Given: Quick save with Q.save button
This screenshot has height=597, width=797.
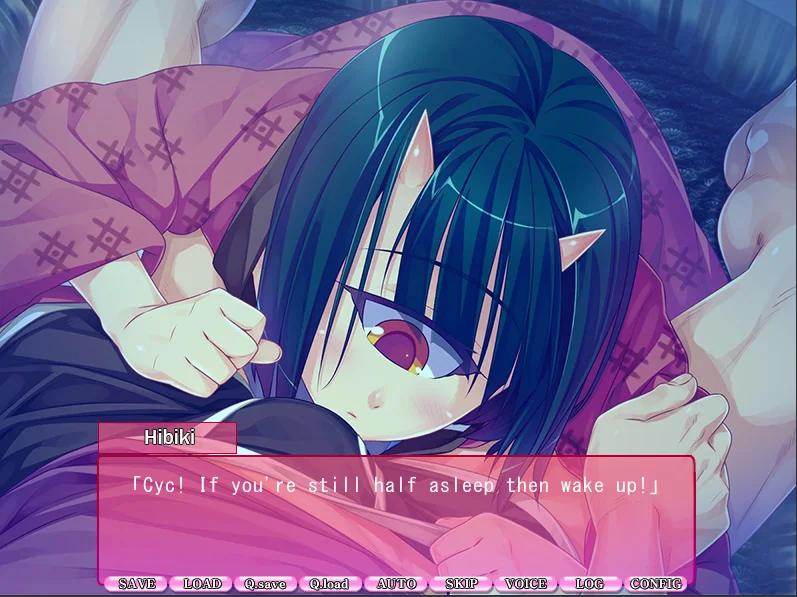Looking at the screenshot, I should (266, 584).
